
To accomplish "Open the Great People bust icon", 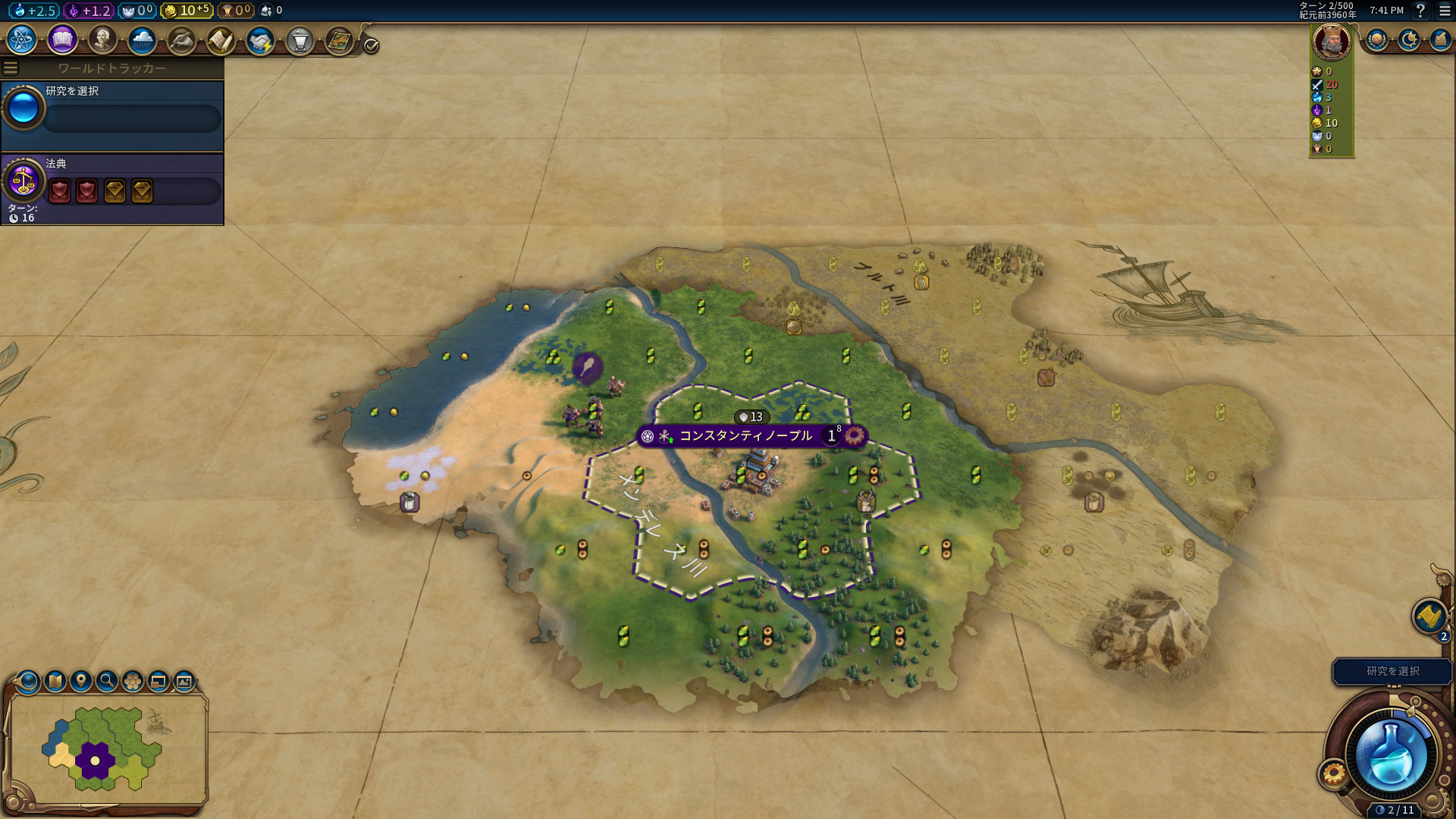I will tap(102, 40).
